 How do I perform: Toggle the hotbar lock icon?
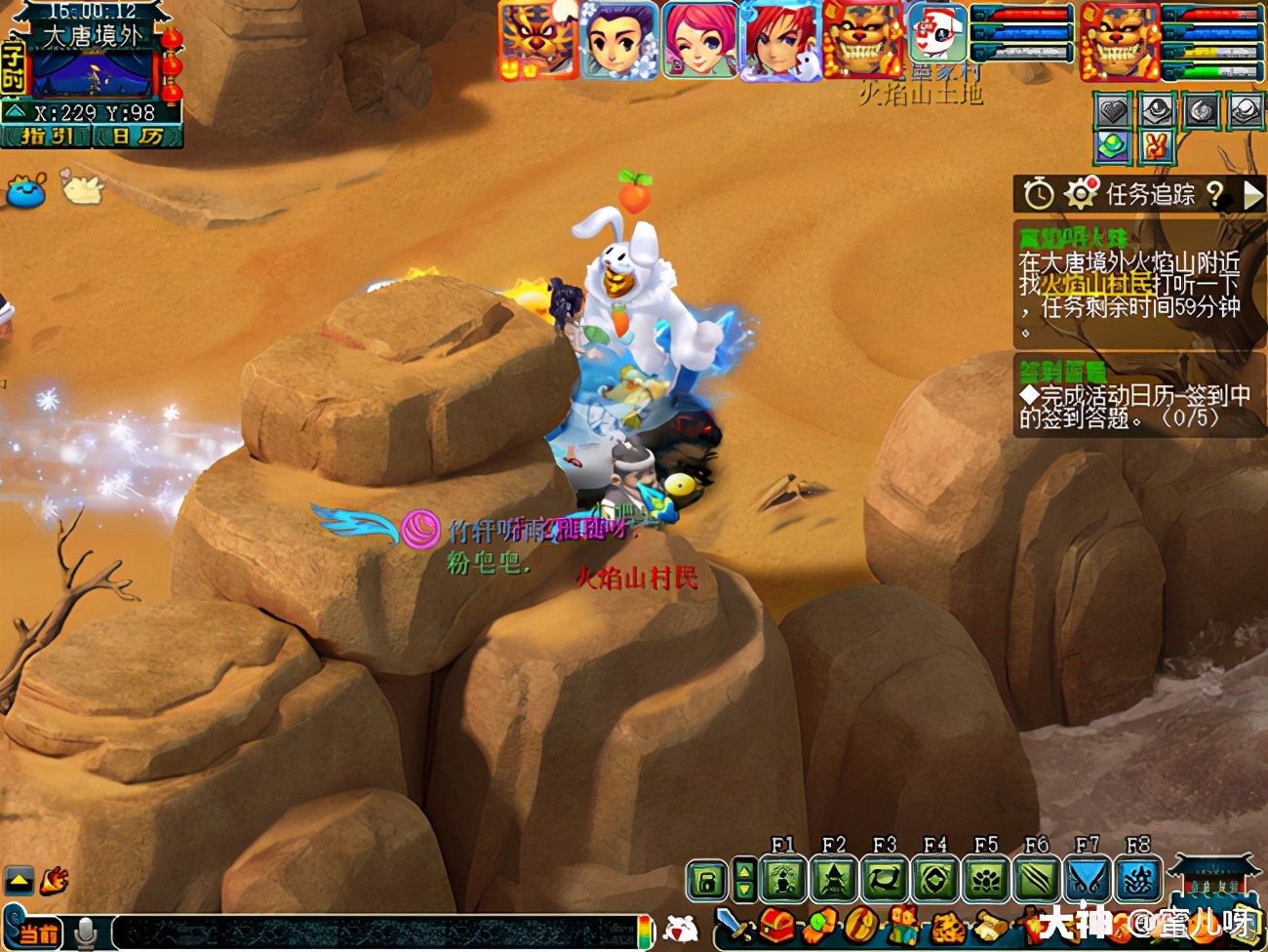tap(707, 881)
